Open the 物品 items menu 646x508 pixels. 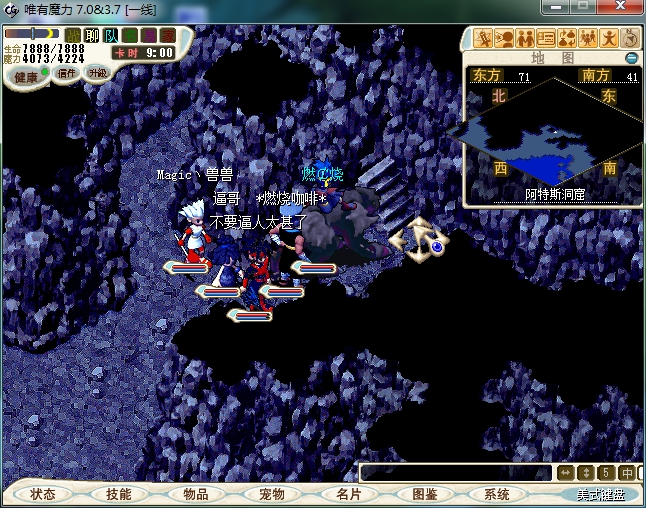195,494
